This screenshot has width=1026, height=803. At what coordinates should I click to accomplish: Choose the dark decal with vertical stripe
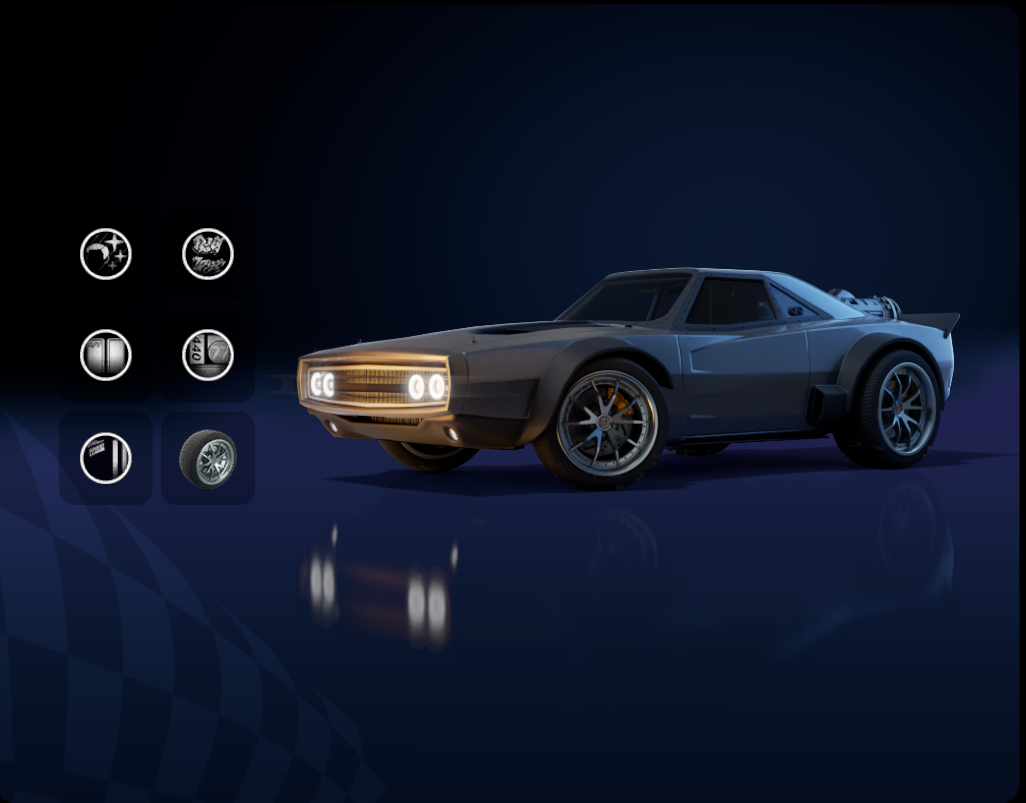(x=106, y=458)
